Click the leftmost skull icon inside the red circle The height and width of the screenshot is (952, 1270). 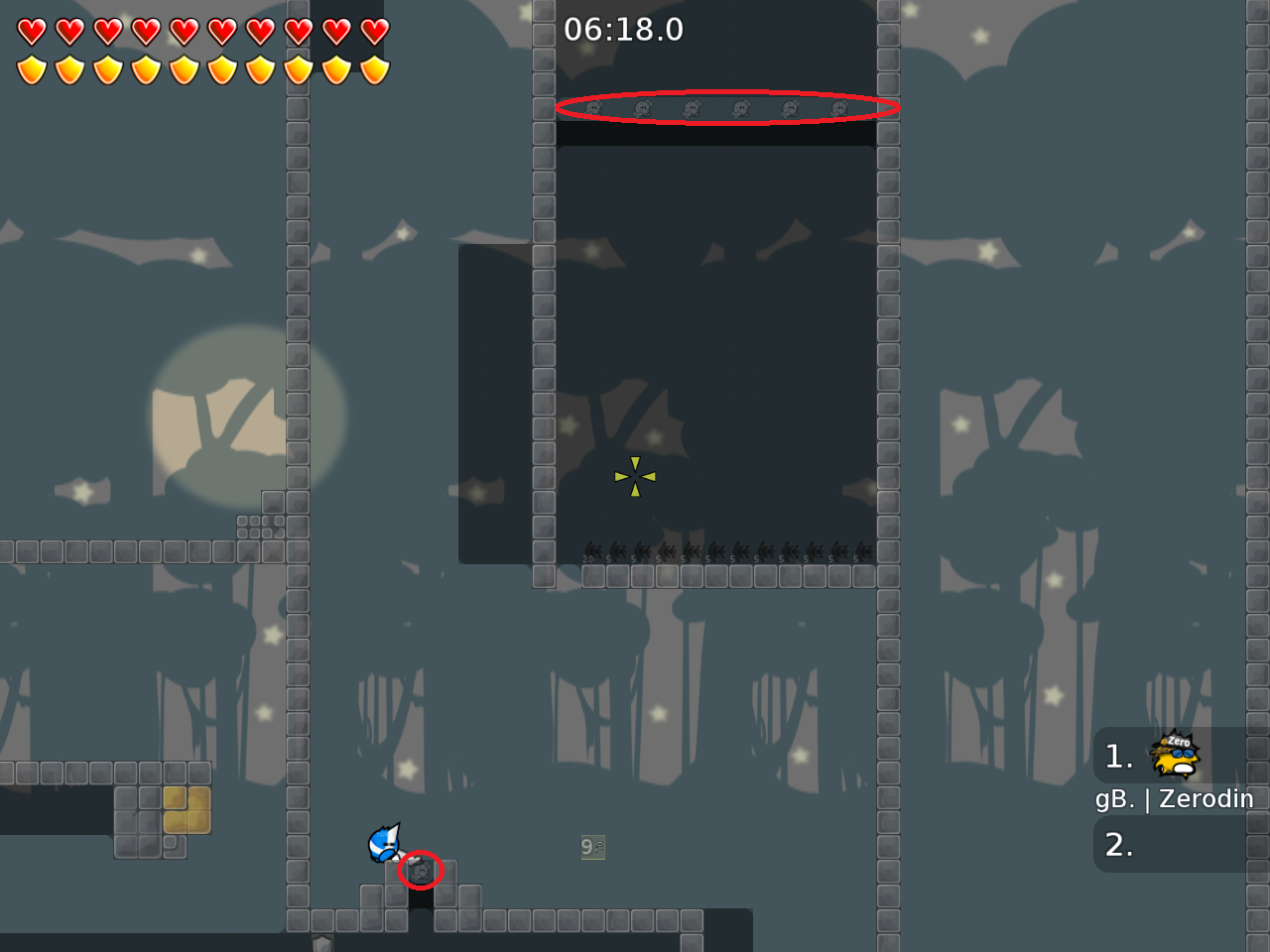tap(592, 109)
